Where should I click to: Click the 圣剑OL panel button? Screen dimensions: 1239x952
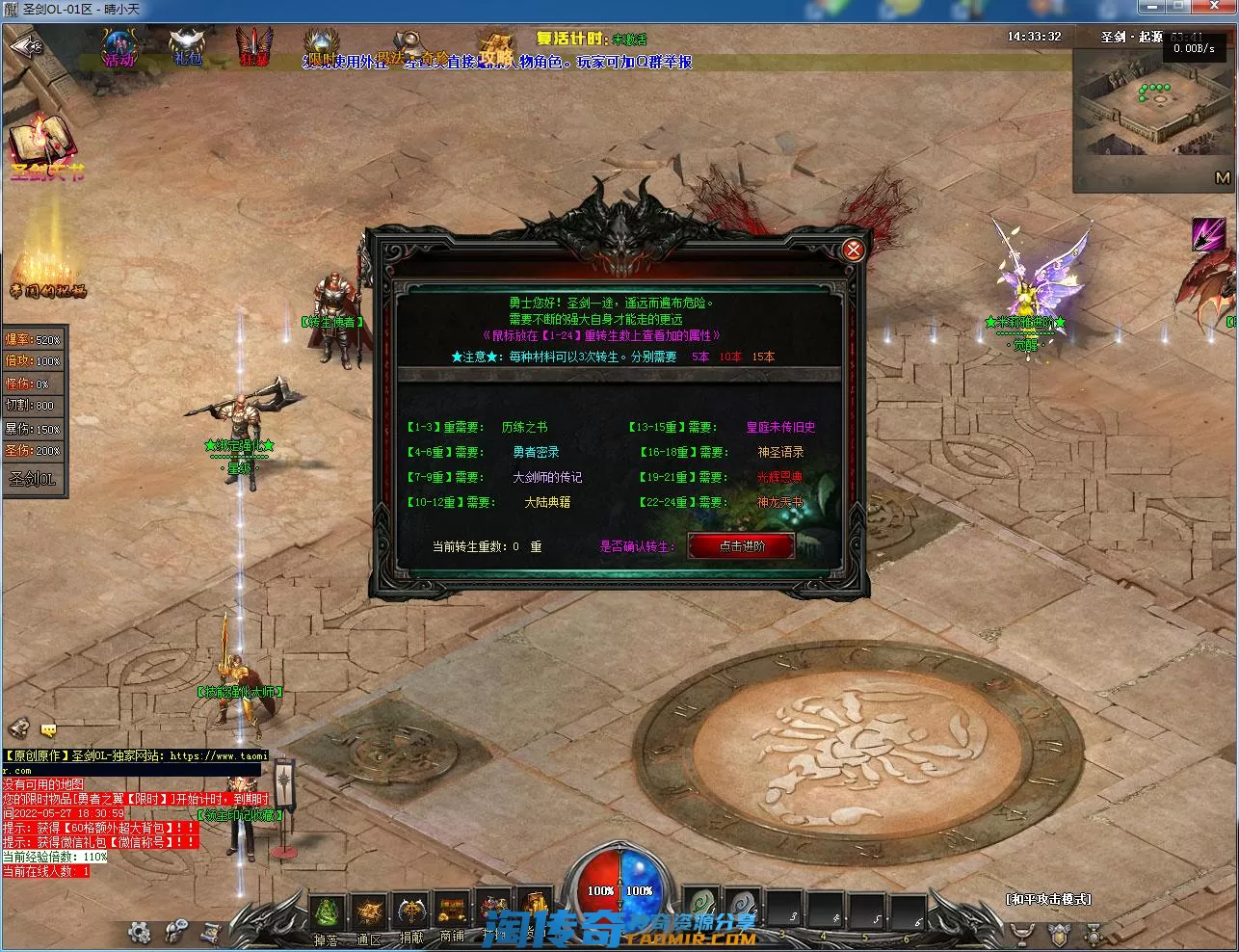tap(34, 479)
